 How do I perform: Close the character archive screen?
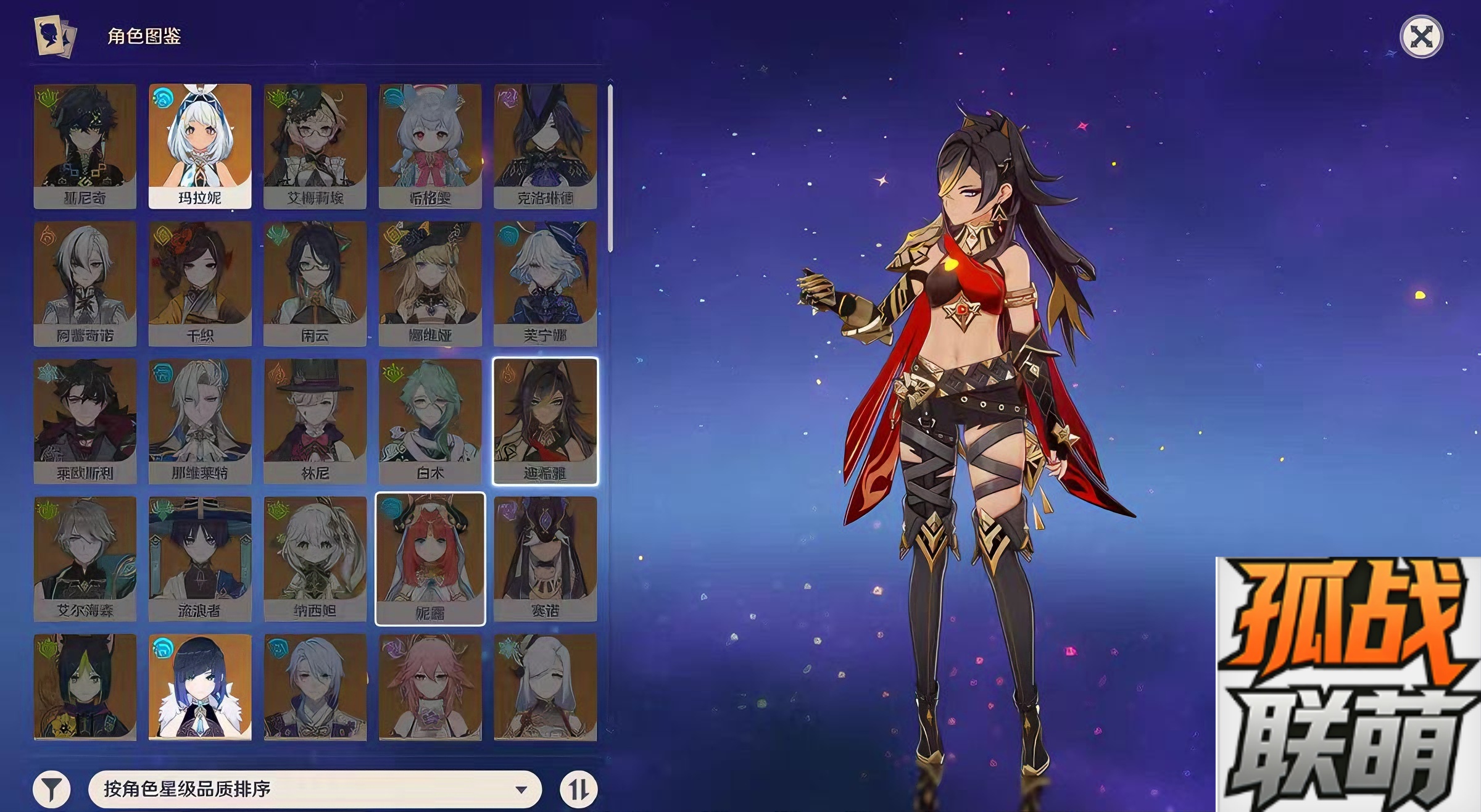(1421, 37)
